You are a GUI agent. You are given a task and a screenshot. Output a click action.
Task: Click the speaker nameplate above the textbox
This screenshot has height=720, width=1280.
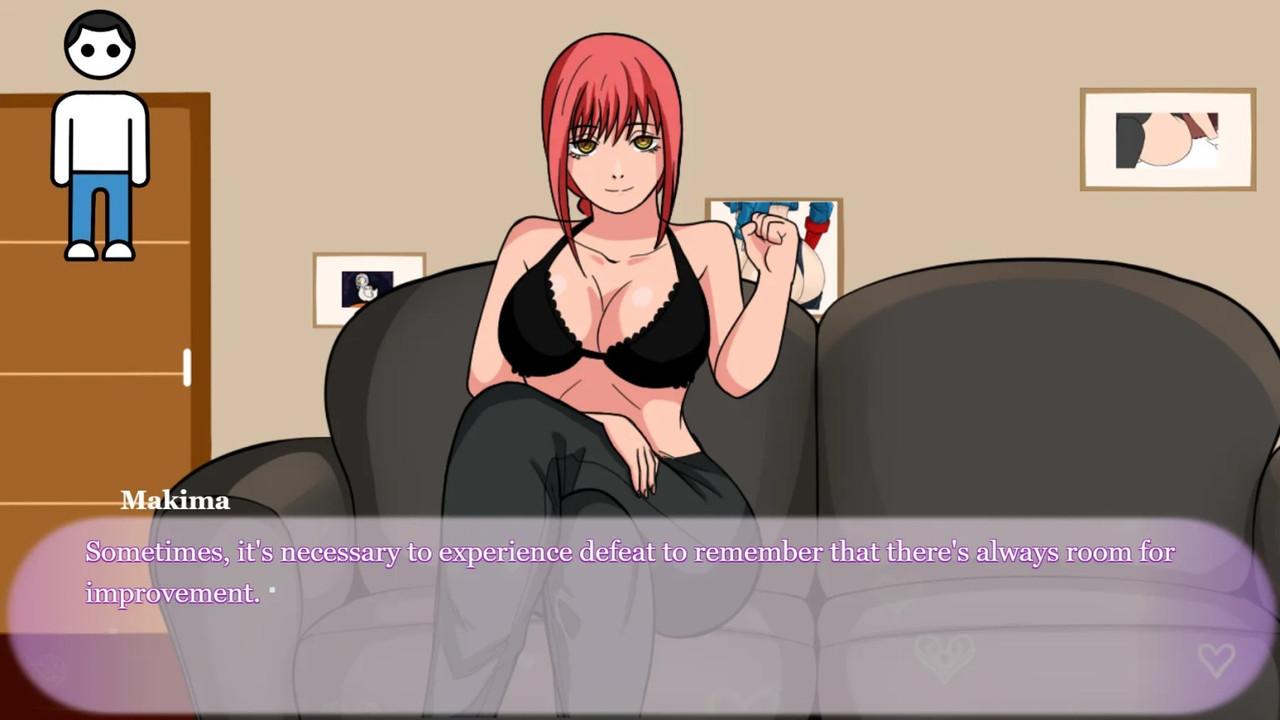(175, 500)
